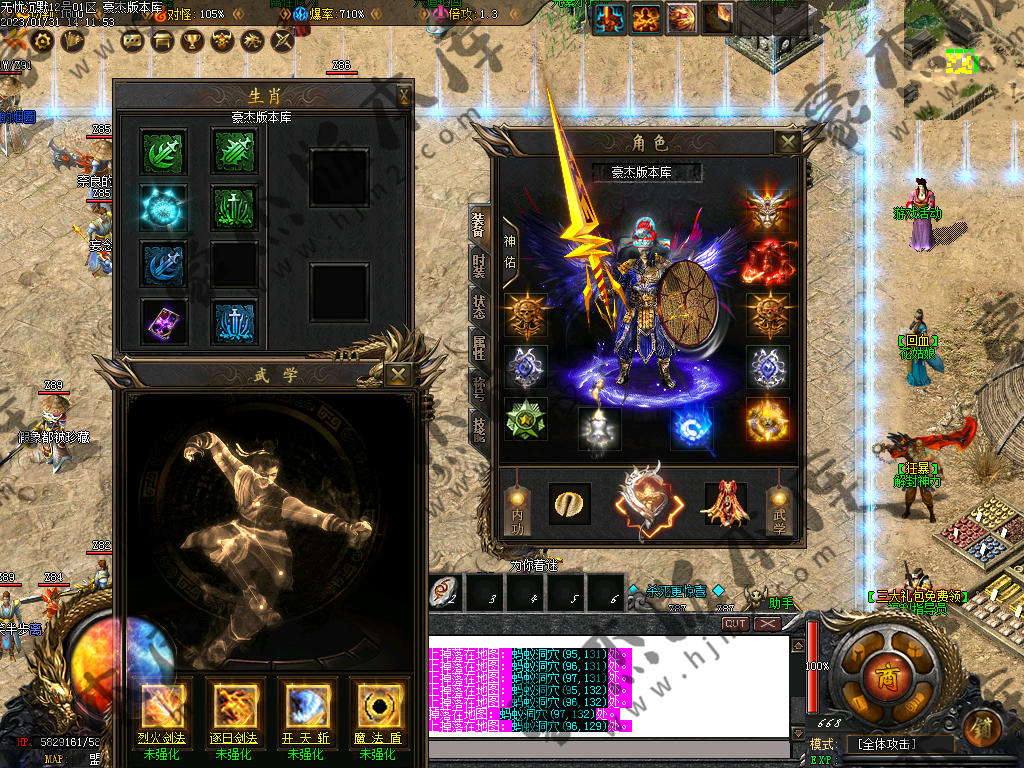
Task: Select the 属性 attributes tab
Action: coord(480,347)
